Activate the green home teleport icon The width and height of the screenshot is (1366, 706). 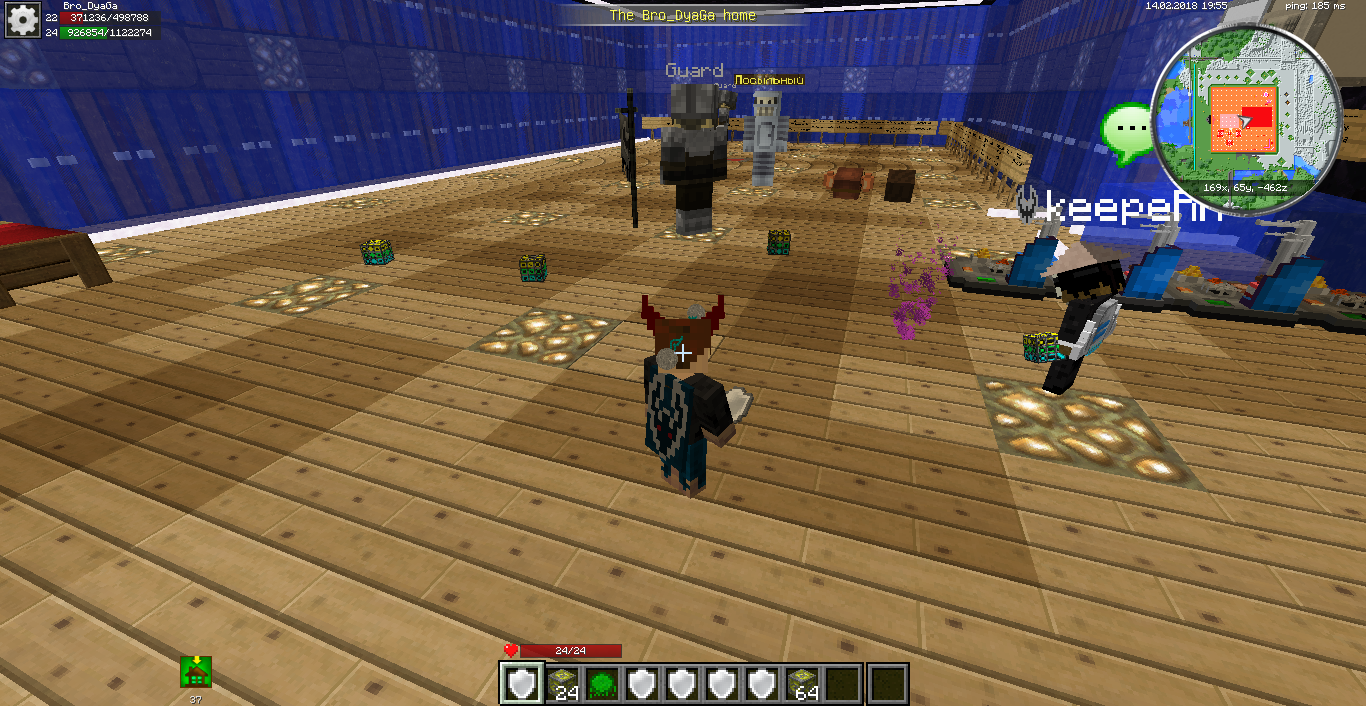[x=196, y=672]
